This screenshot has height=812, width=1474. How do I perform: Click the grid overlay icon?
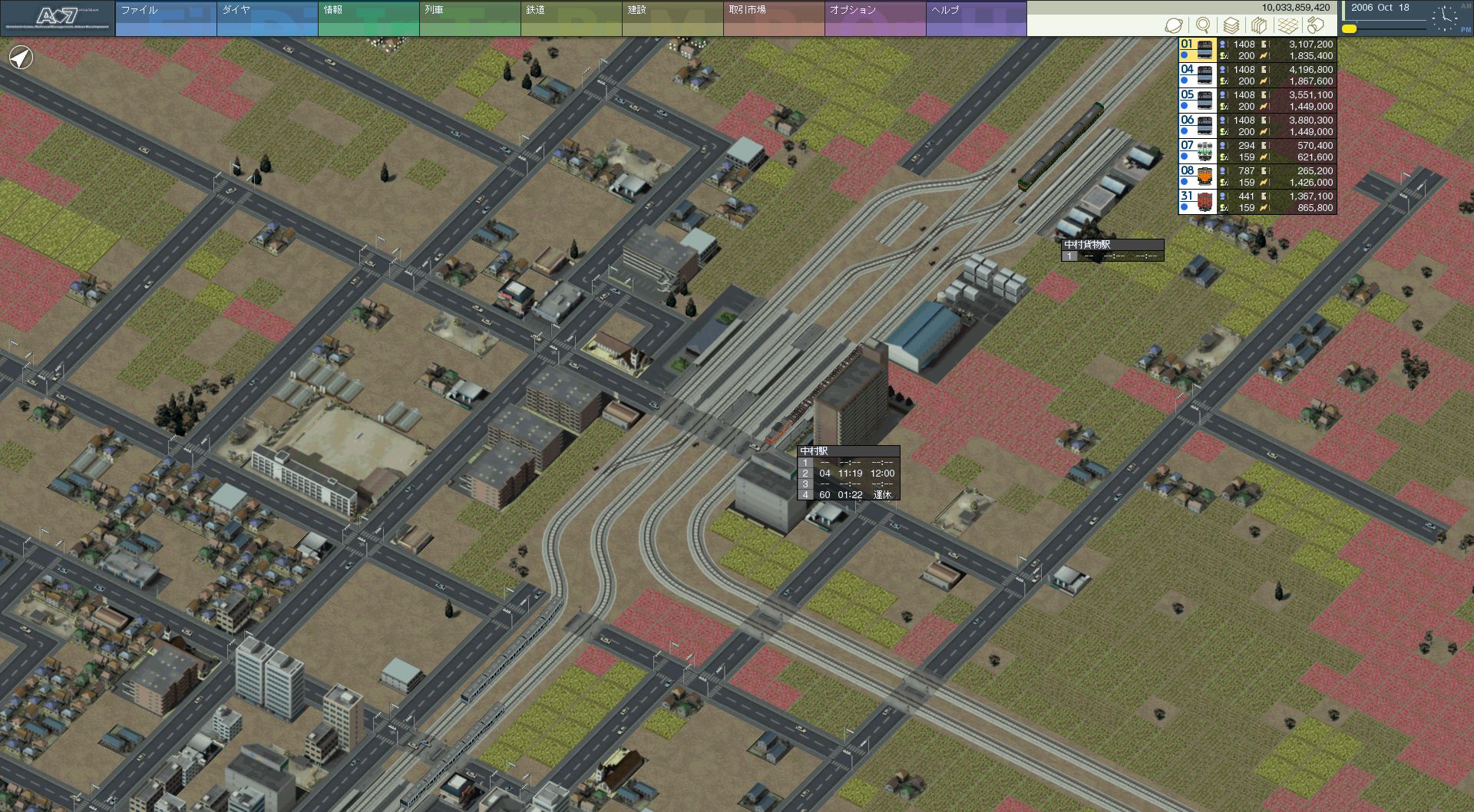click(x=1287, y=25)
